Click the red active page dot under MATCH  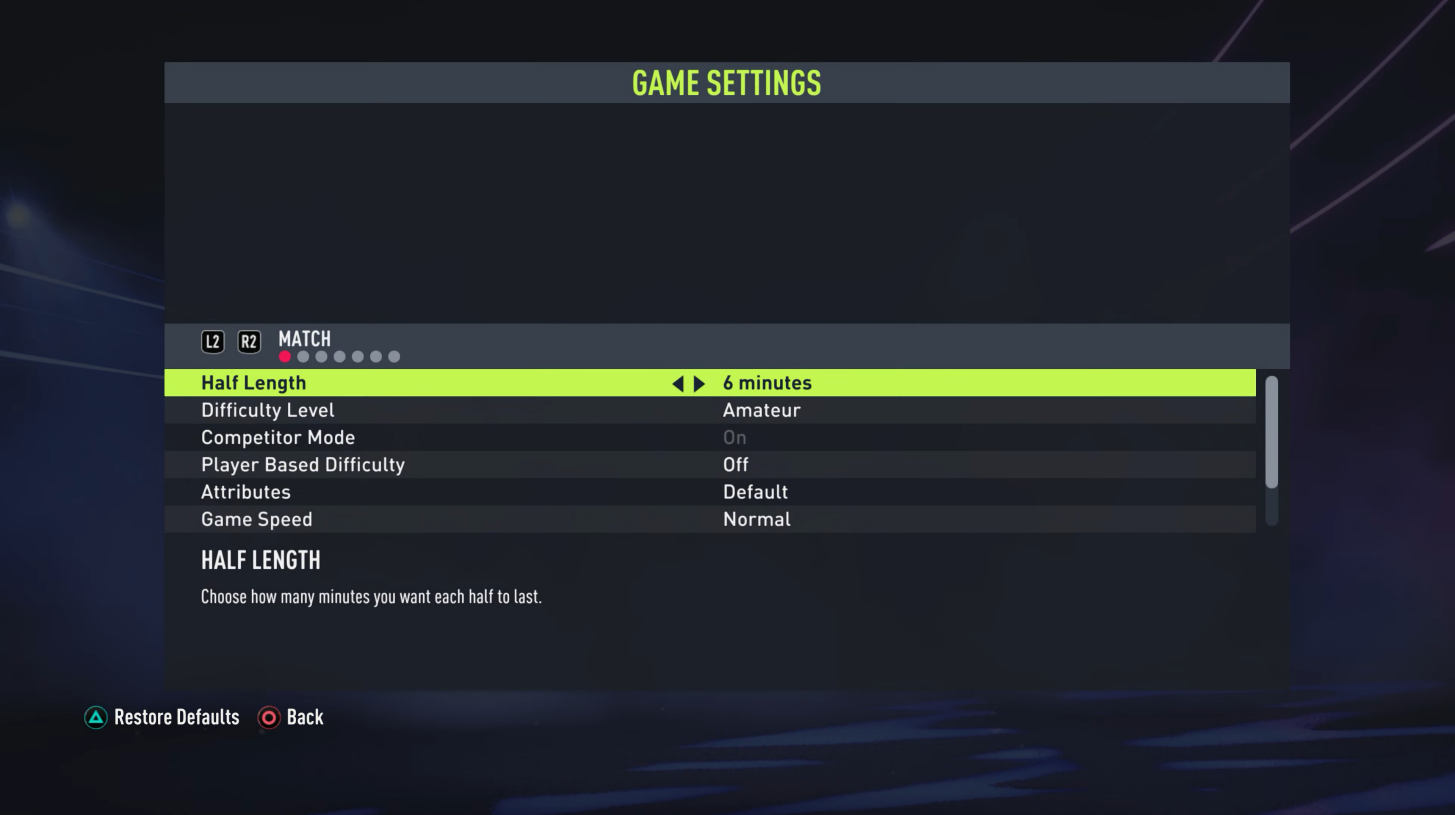pos(285,355)
